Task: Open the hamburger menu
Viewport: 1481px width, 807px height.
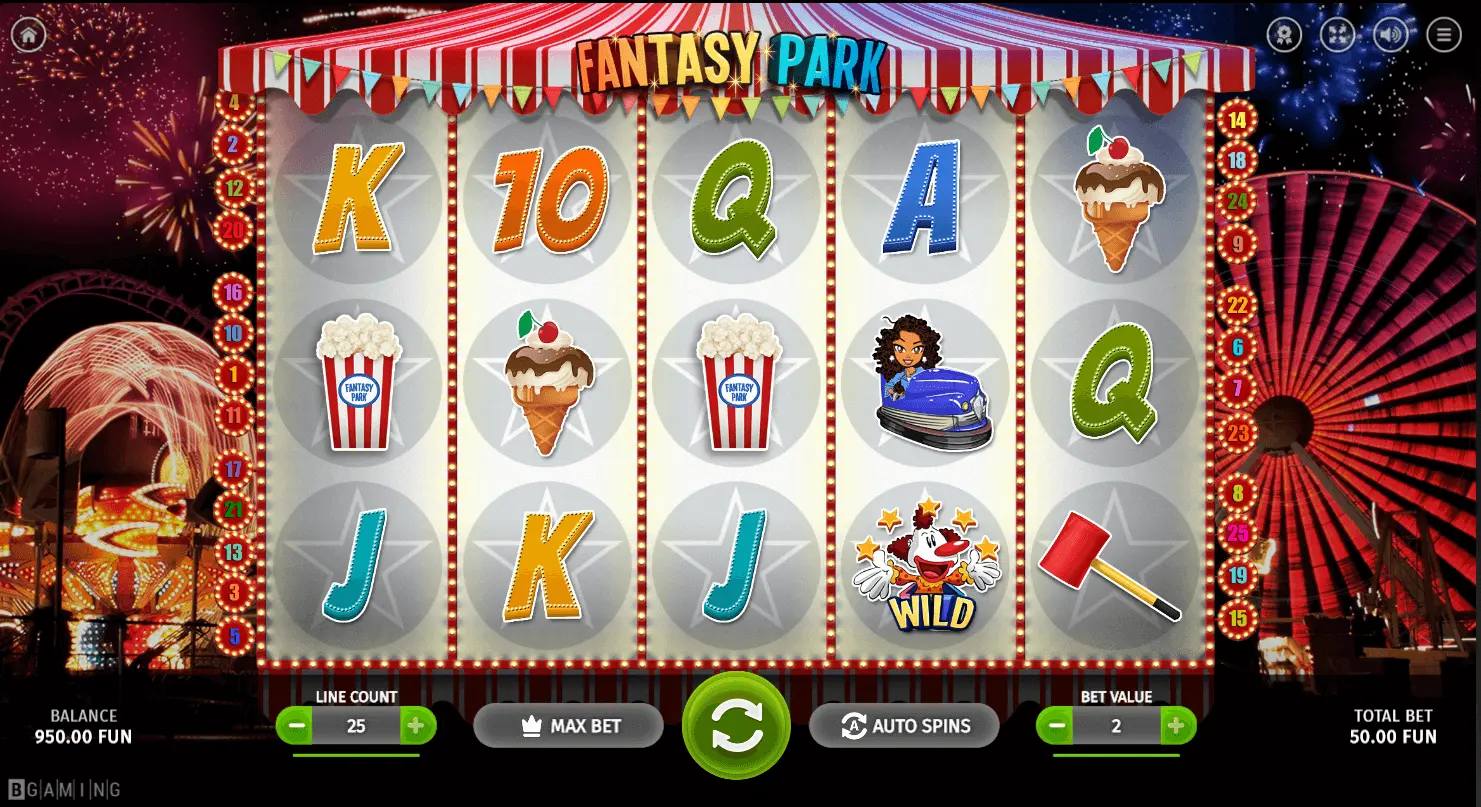Action: coord(1444,35)
